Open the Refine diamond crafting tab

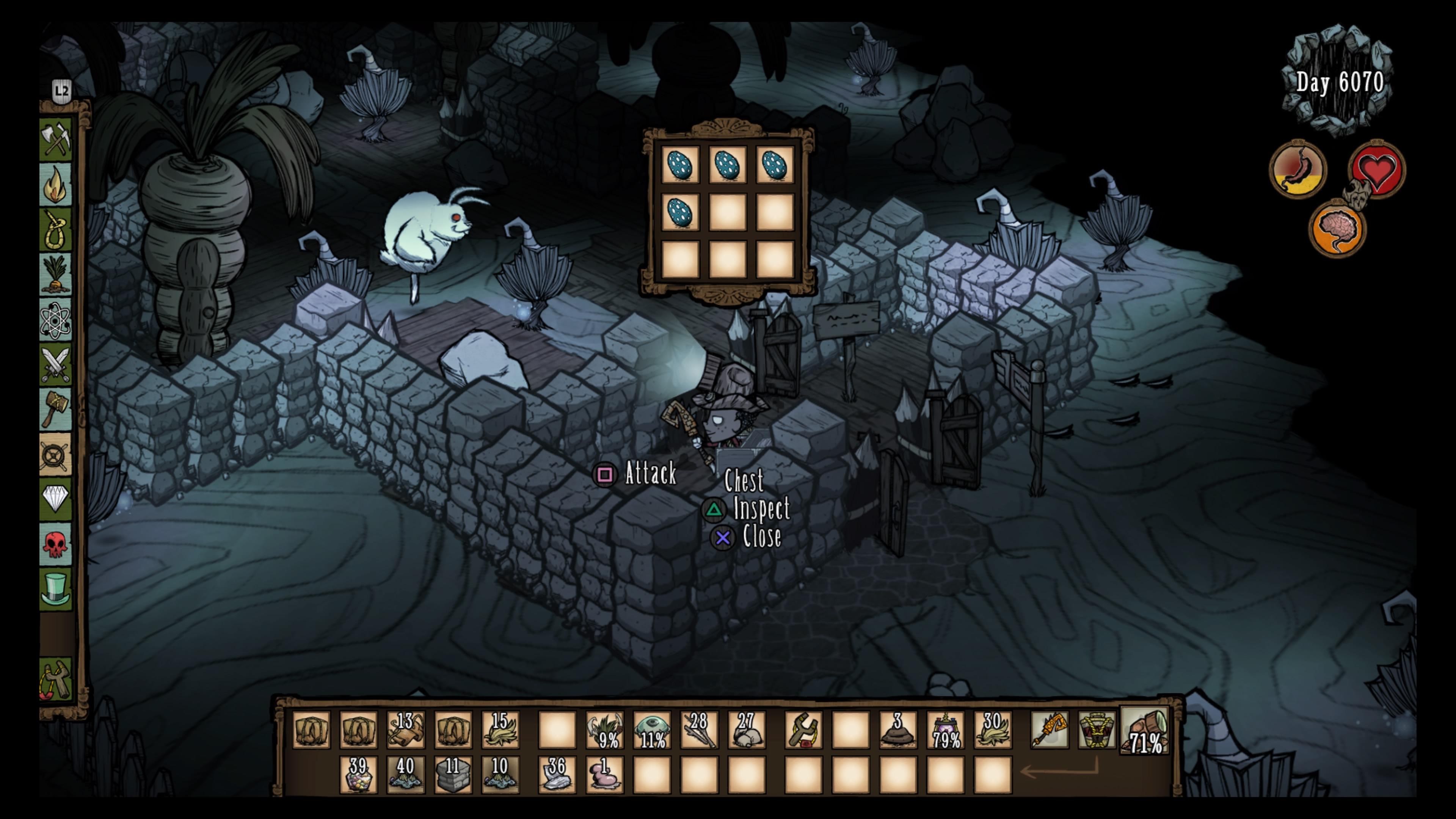coord(56,499)
